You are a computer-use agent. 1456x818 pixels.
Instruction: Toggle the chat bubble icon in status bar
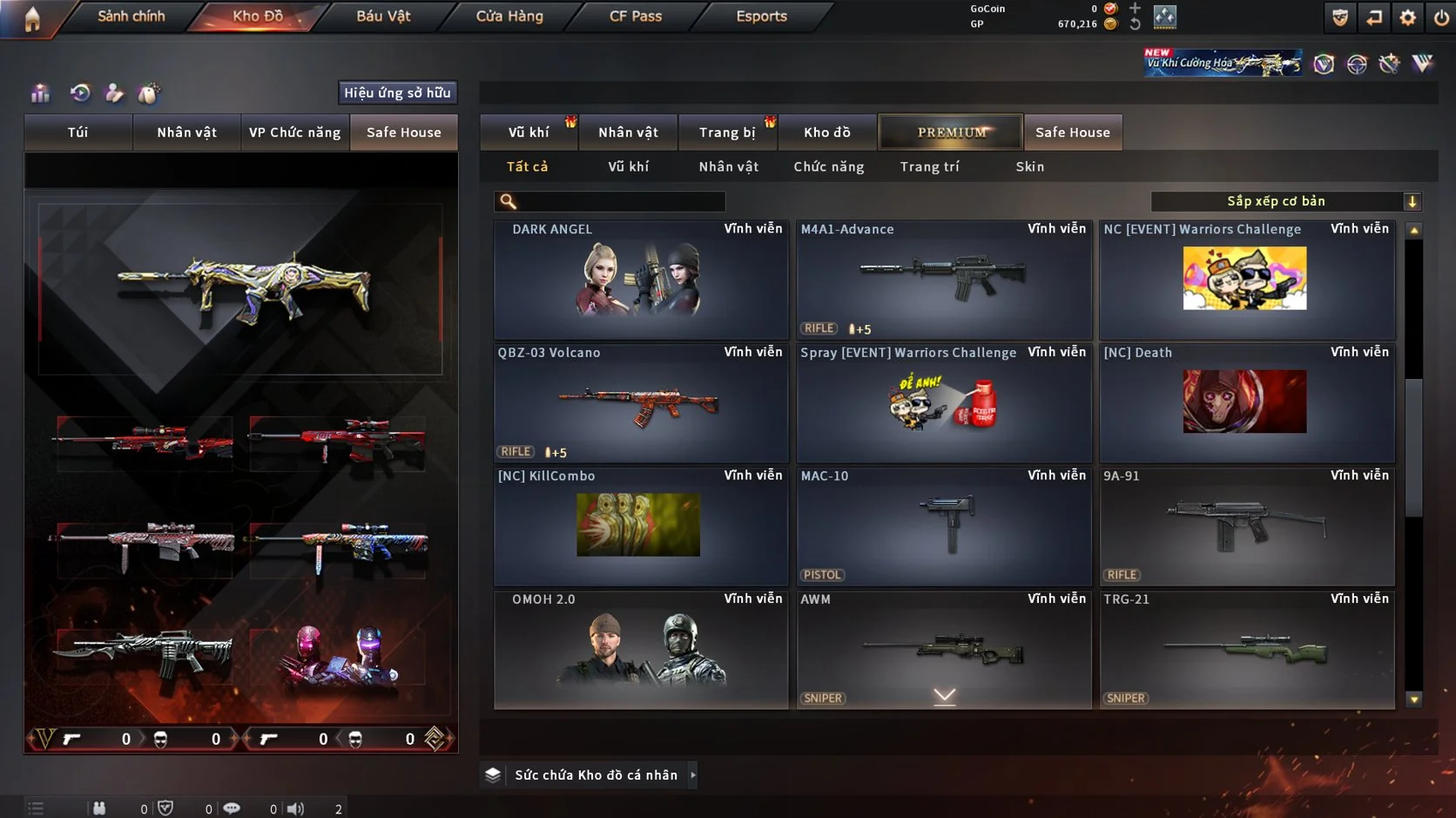pos(232,808)
